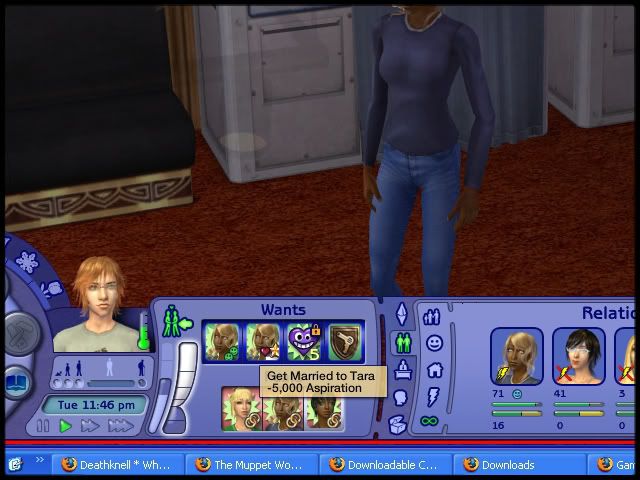This screenshot has width=640, height=480.
Task: Click the purple heart want slot with lock
Action: pyautogui.click(x=304, y=341)
